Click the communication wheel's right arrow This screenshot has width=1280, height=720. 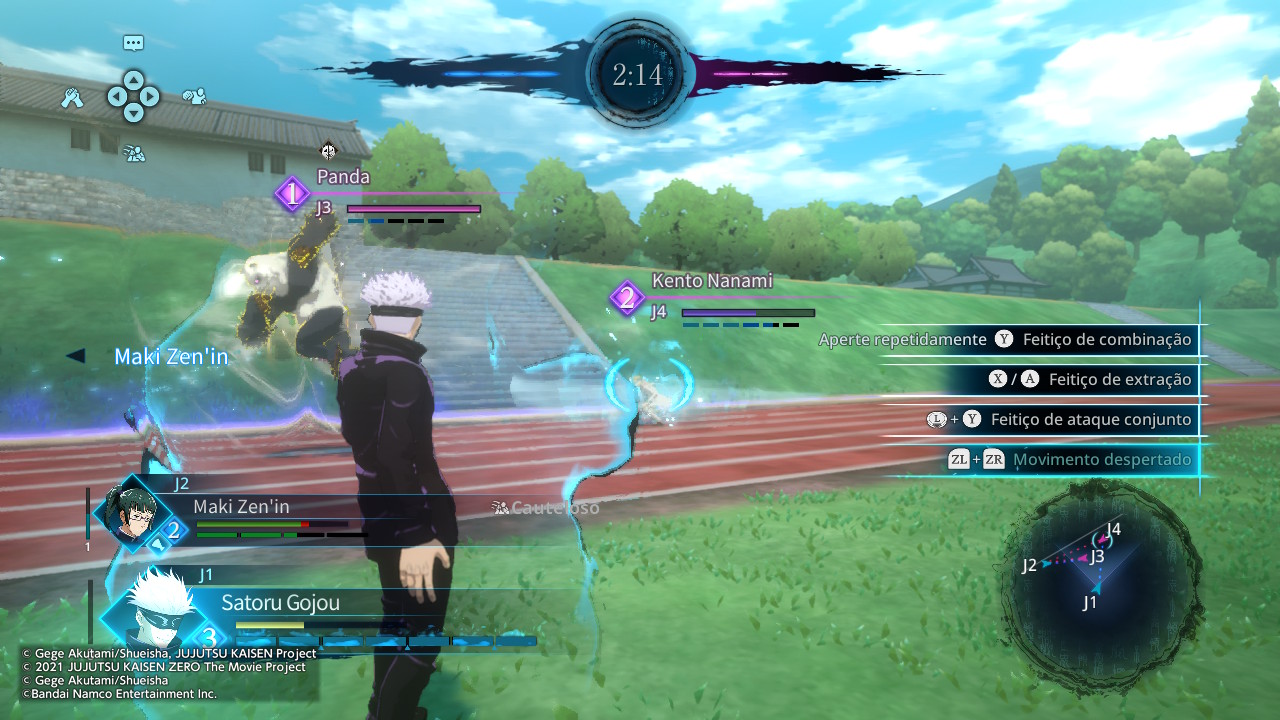[150, 97]
